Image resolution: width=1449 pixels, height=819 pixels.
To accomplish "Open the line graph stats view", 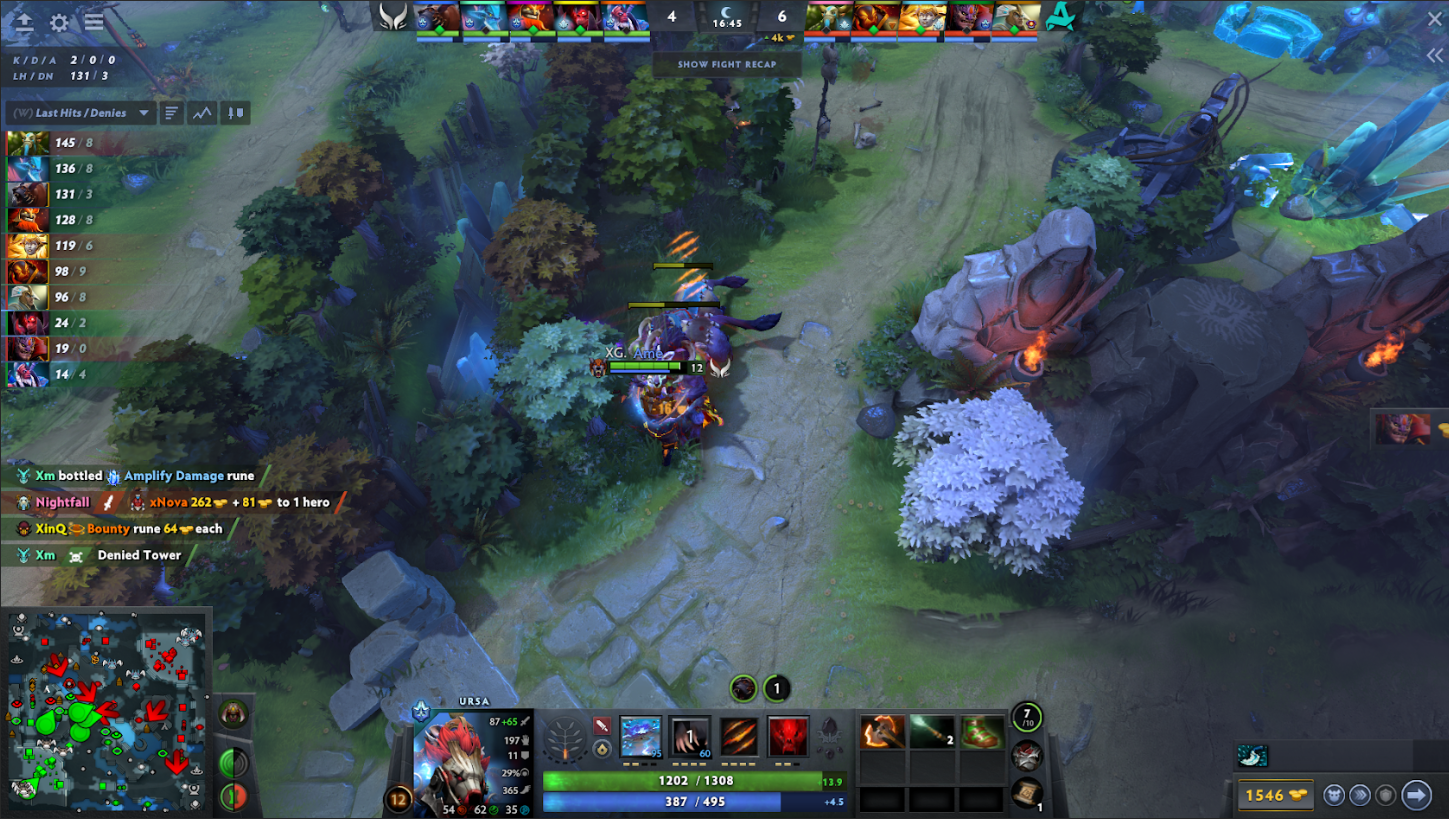I will coord(203,113).
